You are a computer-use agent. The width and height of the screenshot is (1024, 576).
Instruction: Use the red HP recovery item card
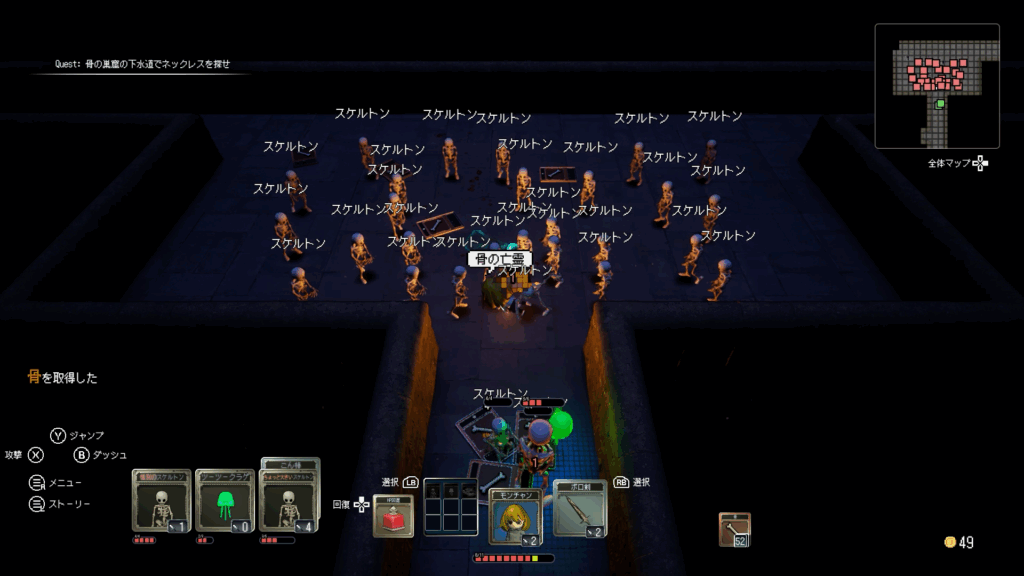pyautogui.click(x=393, y=515)
